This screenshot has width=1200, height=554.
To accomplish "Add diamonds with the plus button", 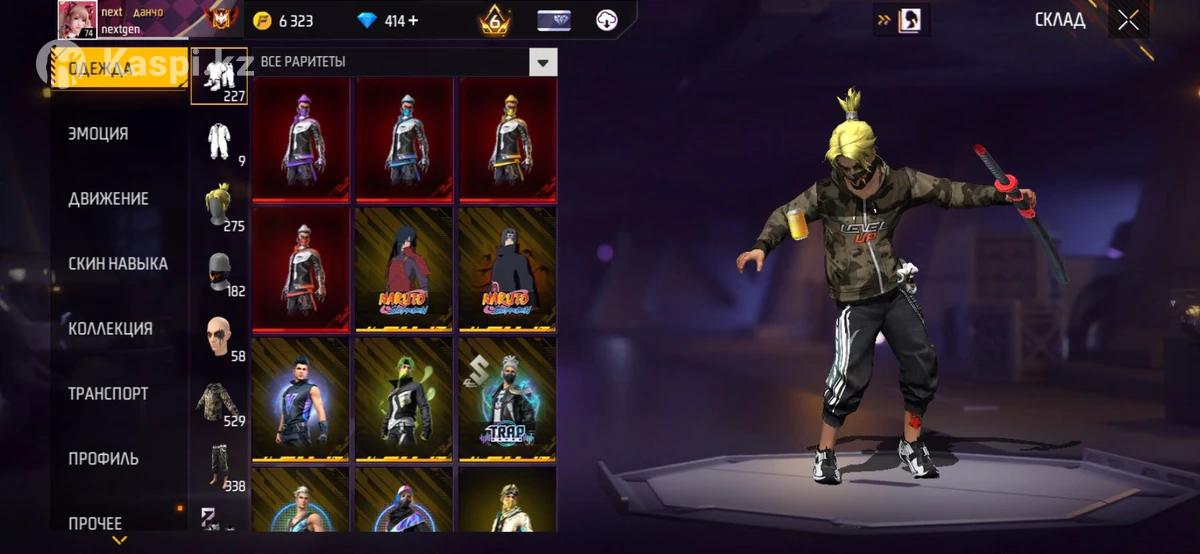I will tap(413, 21).
